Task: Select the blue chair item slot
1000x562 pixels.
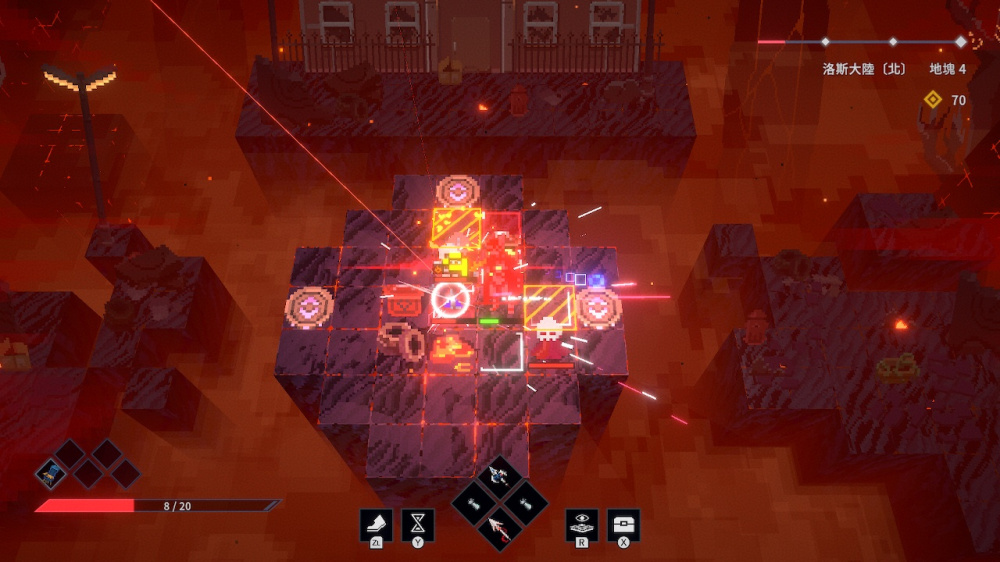Action: click(51, 473)
